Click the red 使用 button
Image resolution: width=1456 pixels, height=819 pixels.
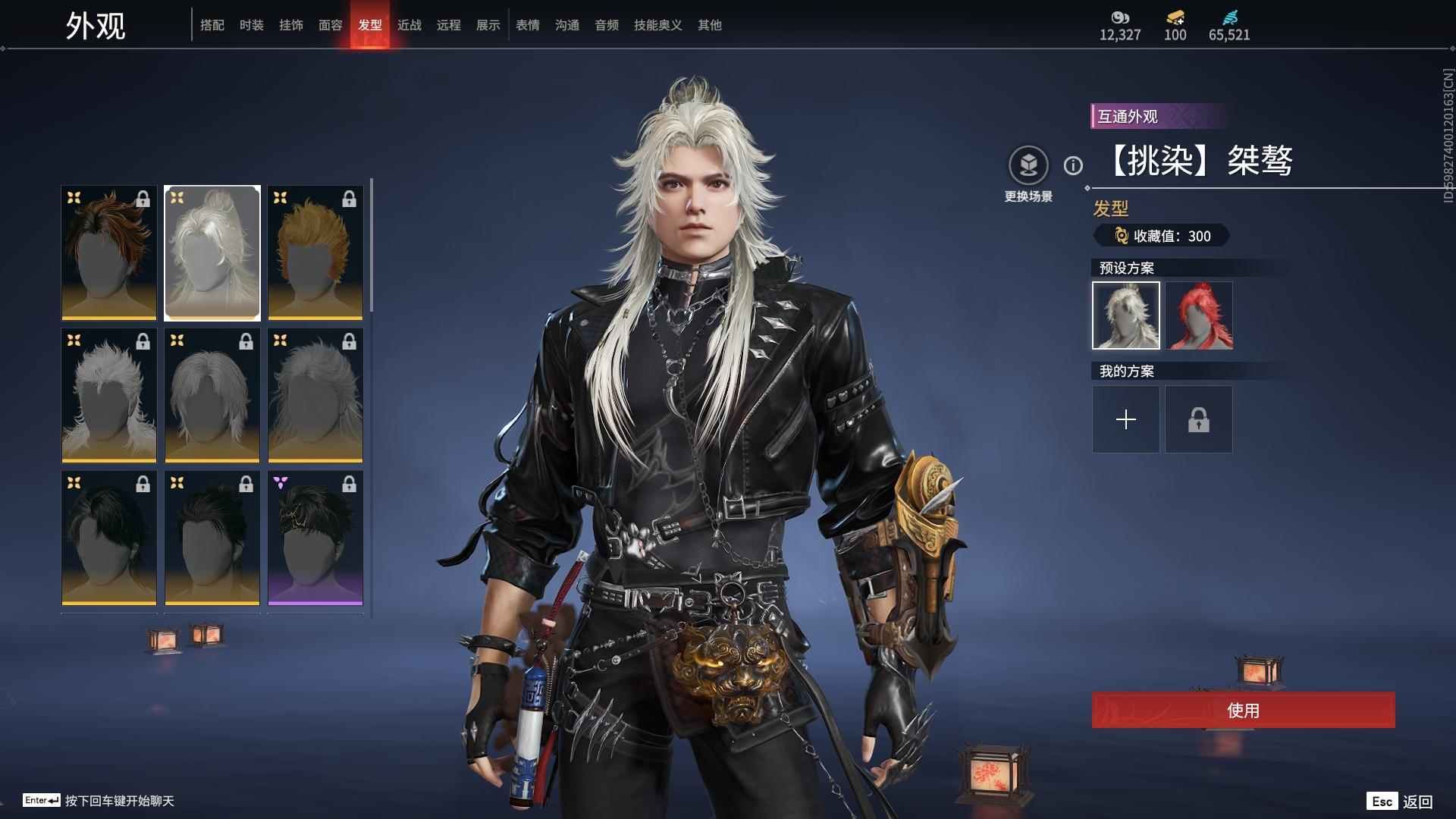click(x=1243, y=711)
